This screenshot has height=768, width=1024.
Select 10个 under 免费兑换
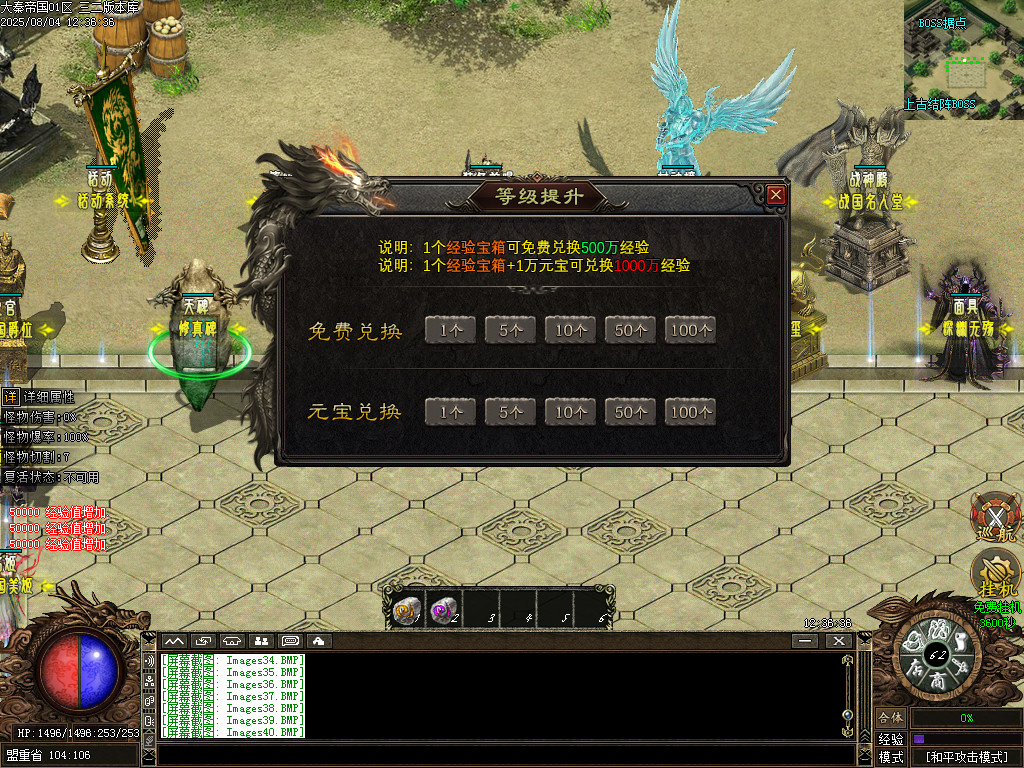[x=570, y=330]
